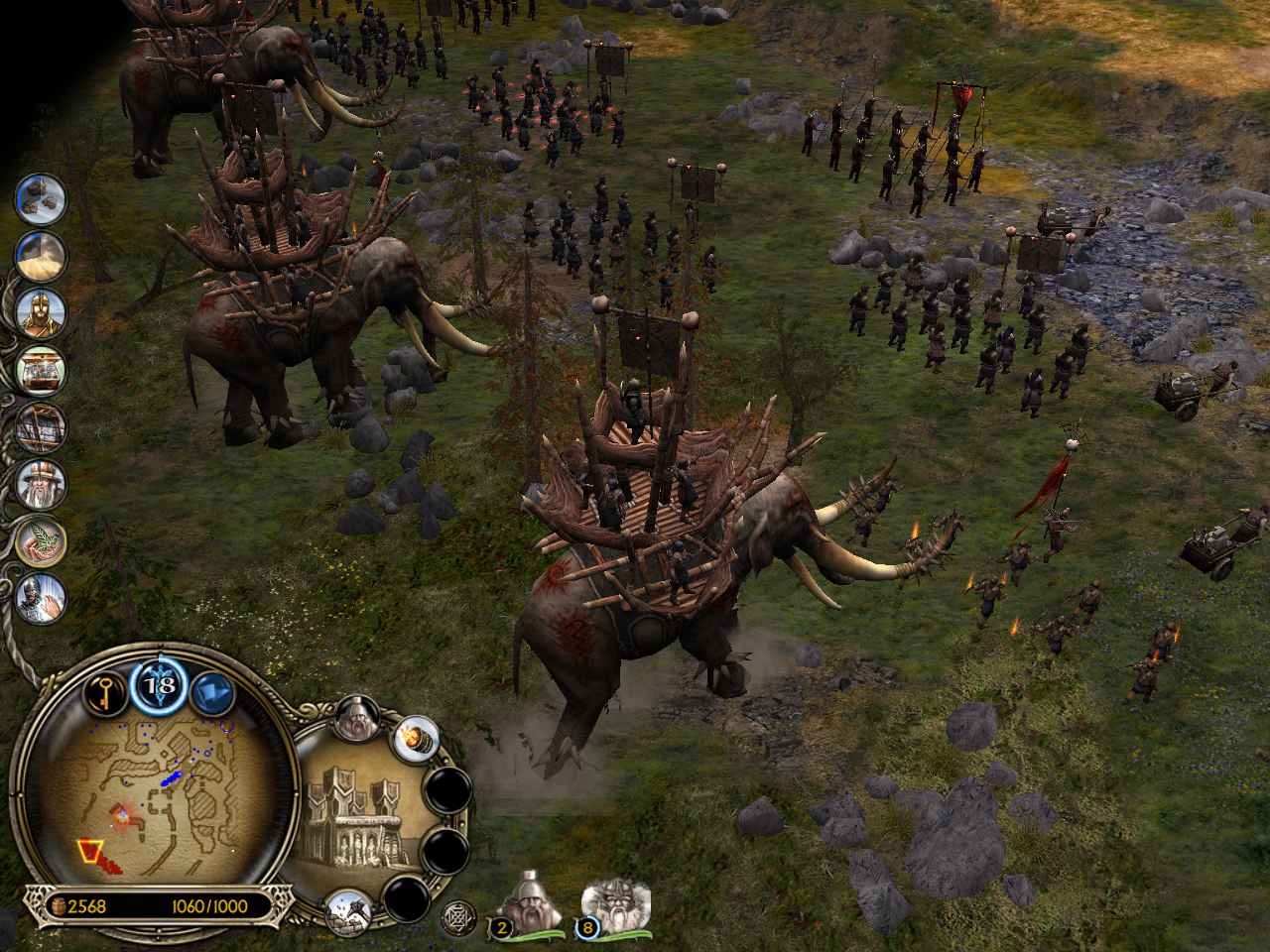Choose the wooden scaffold power icon
The image size is (1270, 952).
tap(41, 427)
